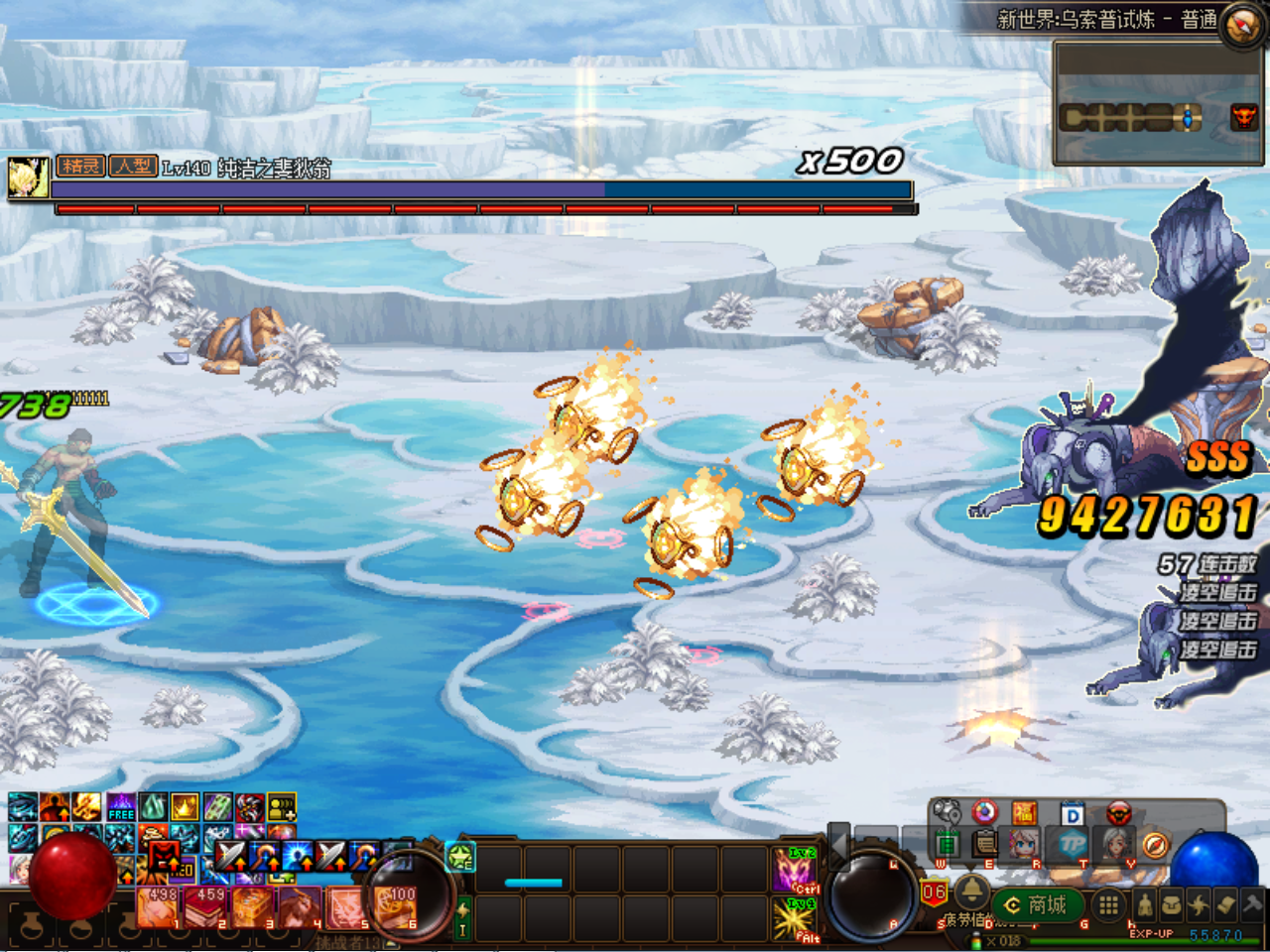
Task: Open the green attendance calendar icon
Action: (x=948, y=843)
